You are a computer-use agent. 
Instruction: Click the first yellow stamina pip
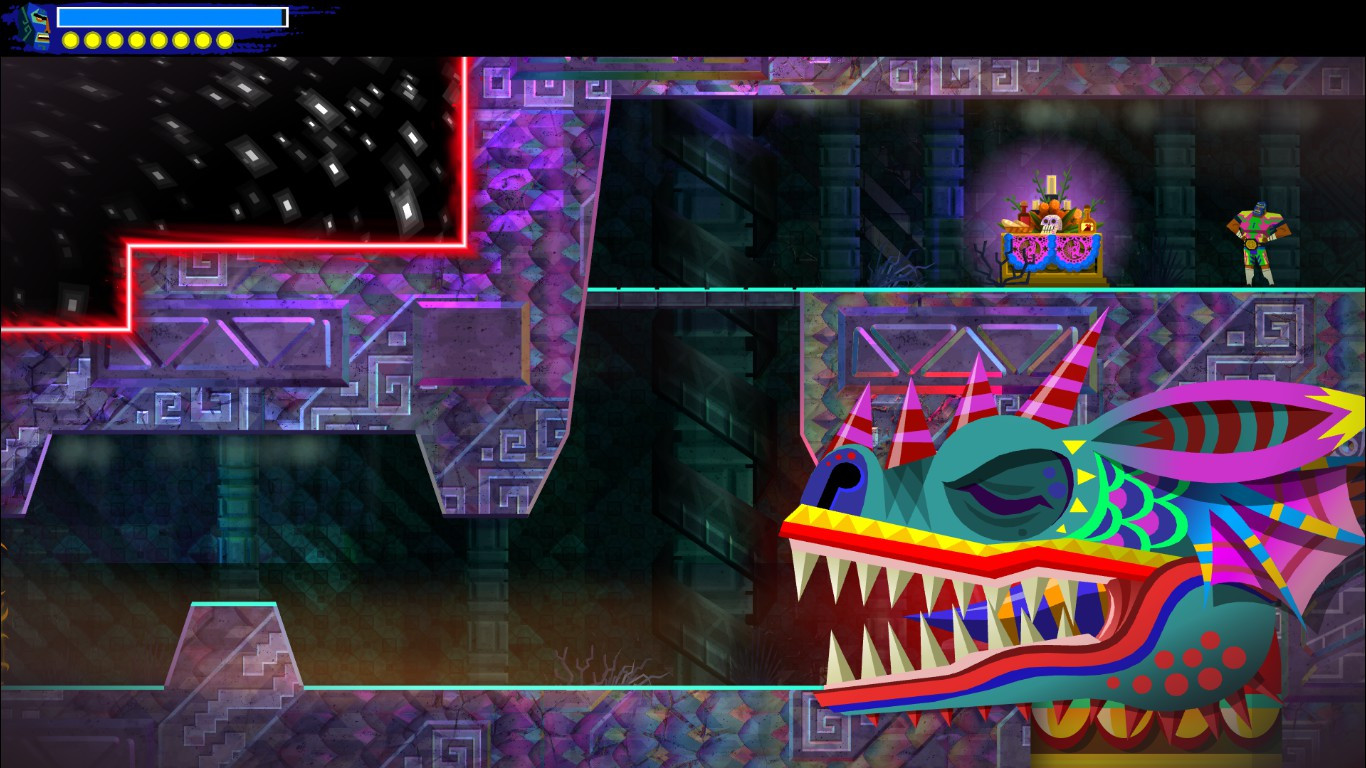pos(71,41)
